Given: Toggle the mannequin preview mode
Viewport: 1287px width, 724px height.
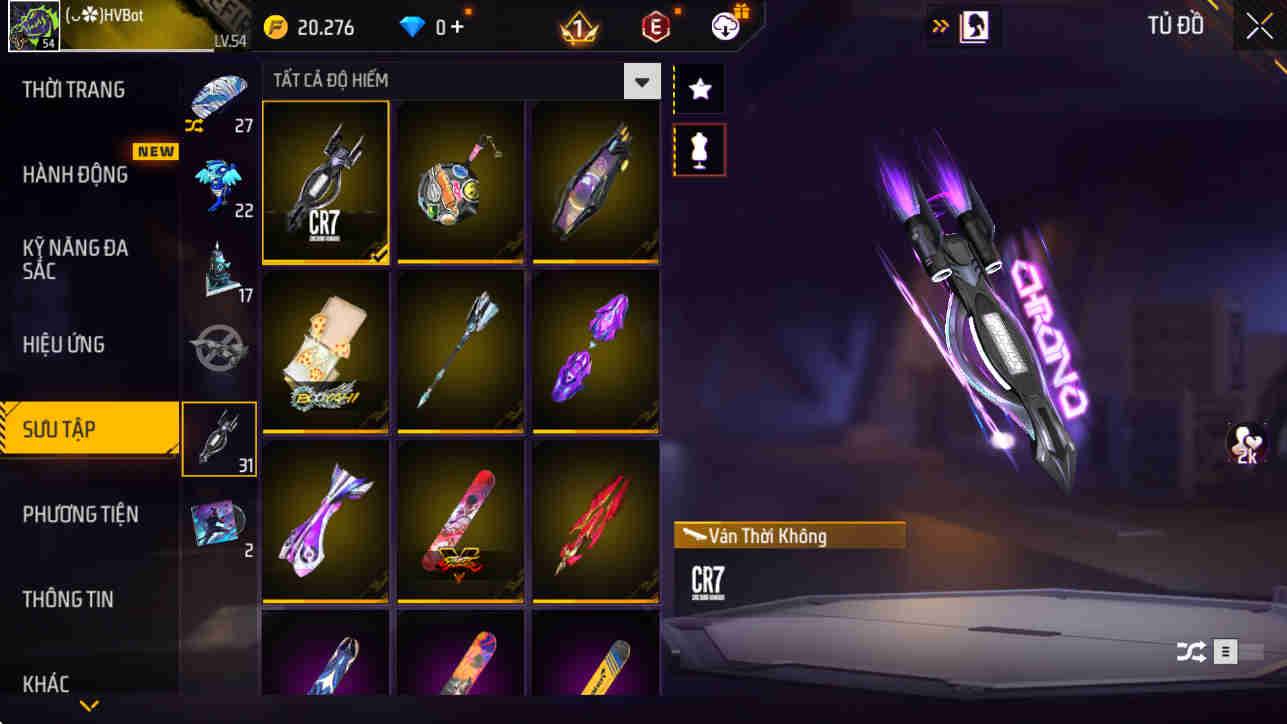Looking at the screenshot, I should (x=699, y=148).
